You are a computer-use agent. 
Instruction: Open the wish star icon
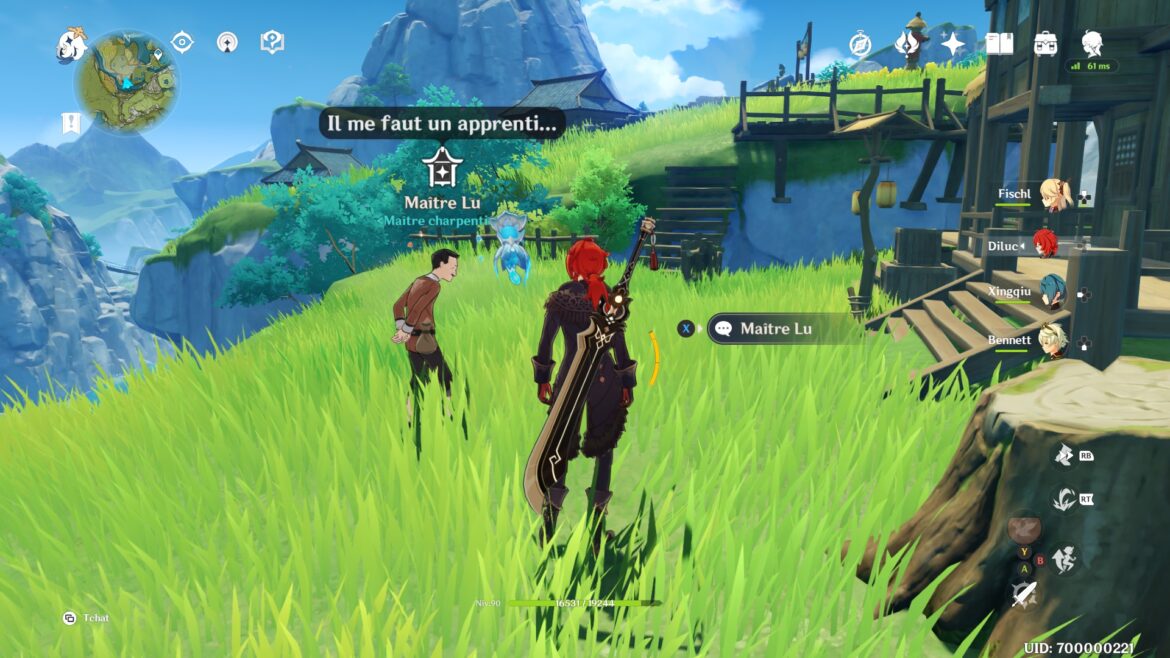(x=952, y=44)
